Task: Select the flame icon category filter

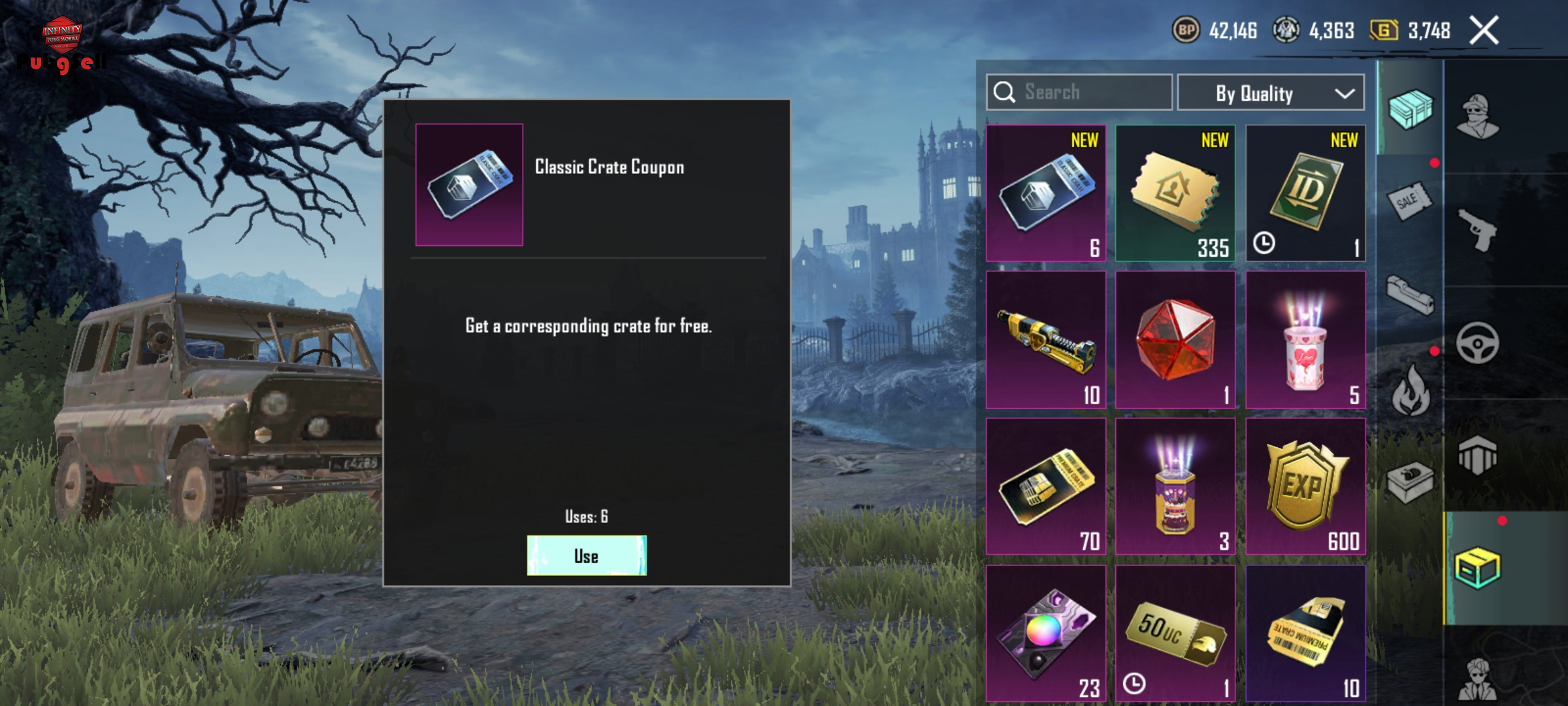Action: (1410, 391)
